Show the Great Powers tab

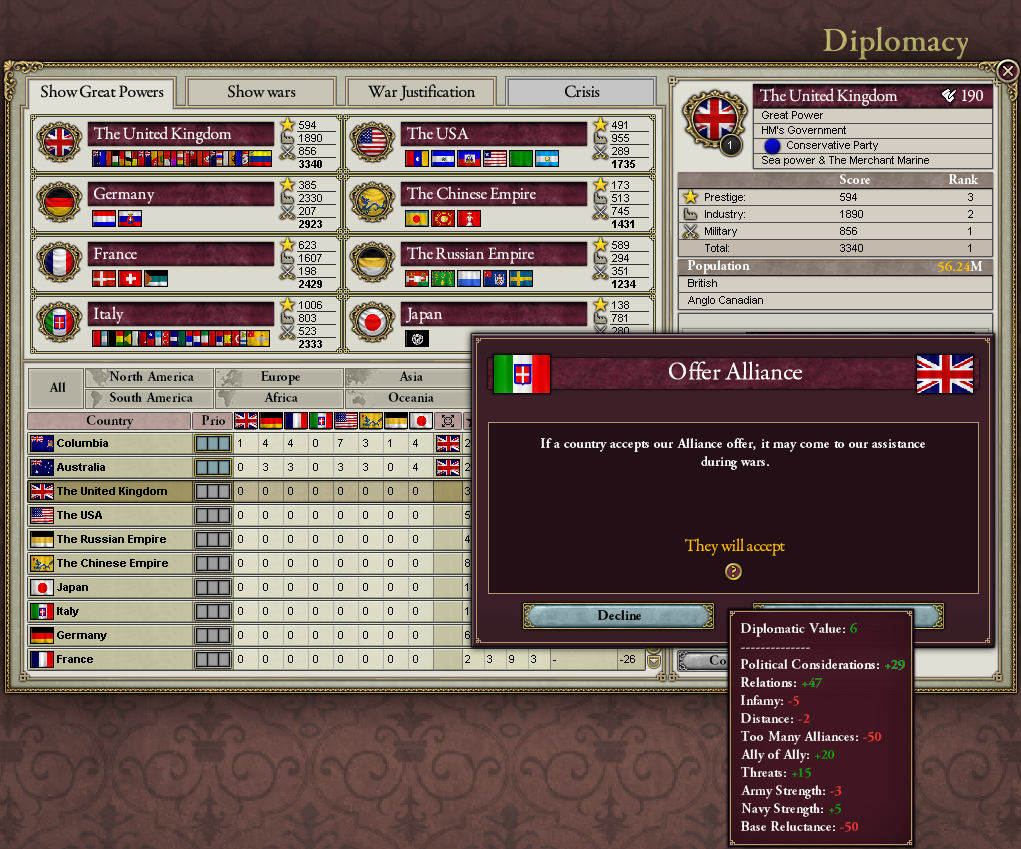click(x=100, y=93)
